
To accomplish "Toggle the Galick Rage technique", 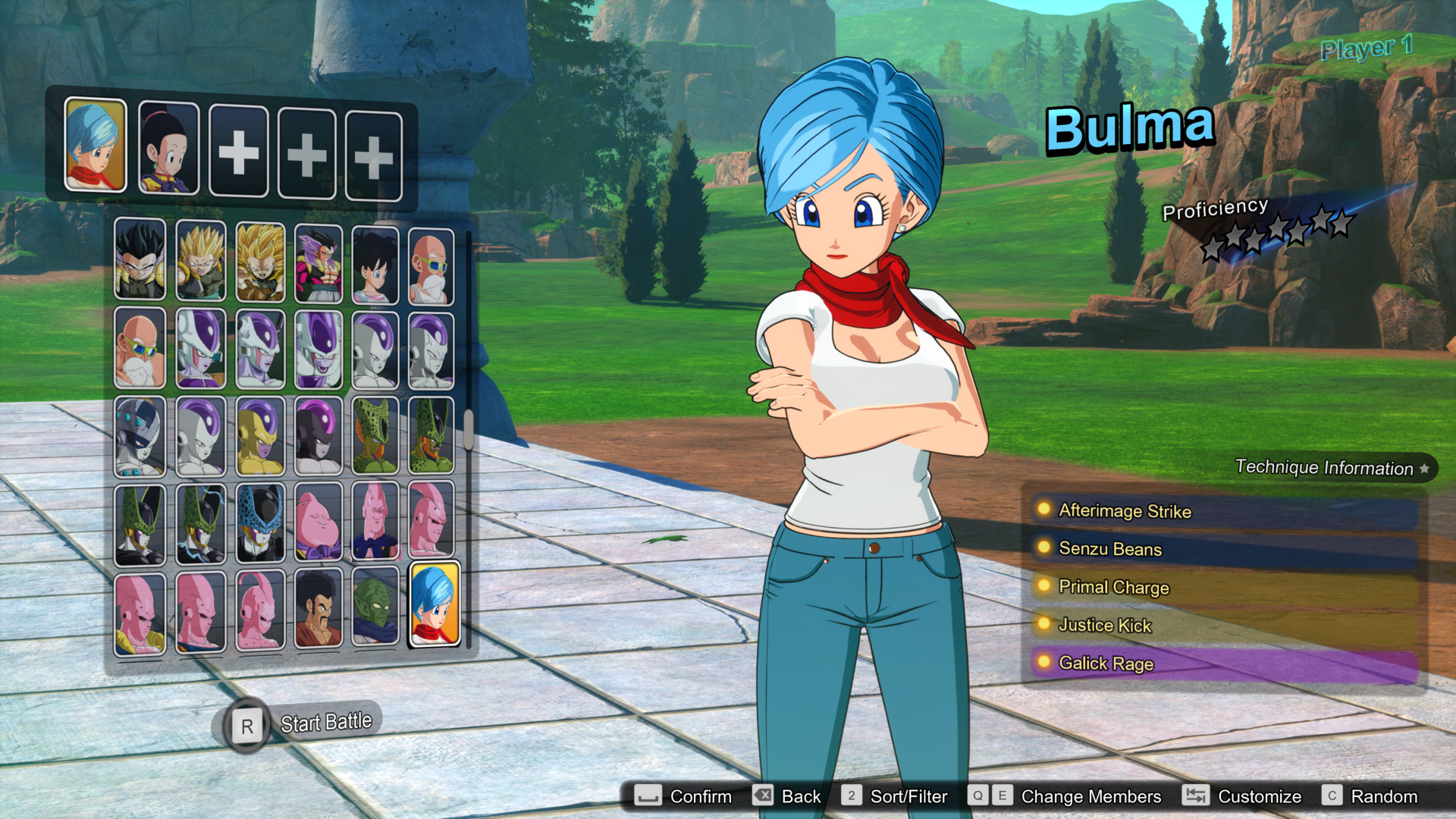I will click(1104, 664).
